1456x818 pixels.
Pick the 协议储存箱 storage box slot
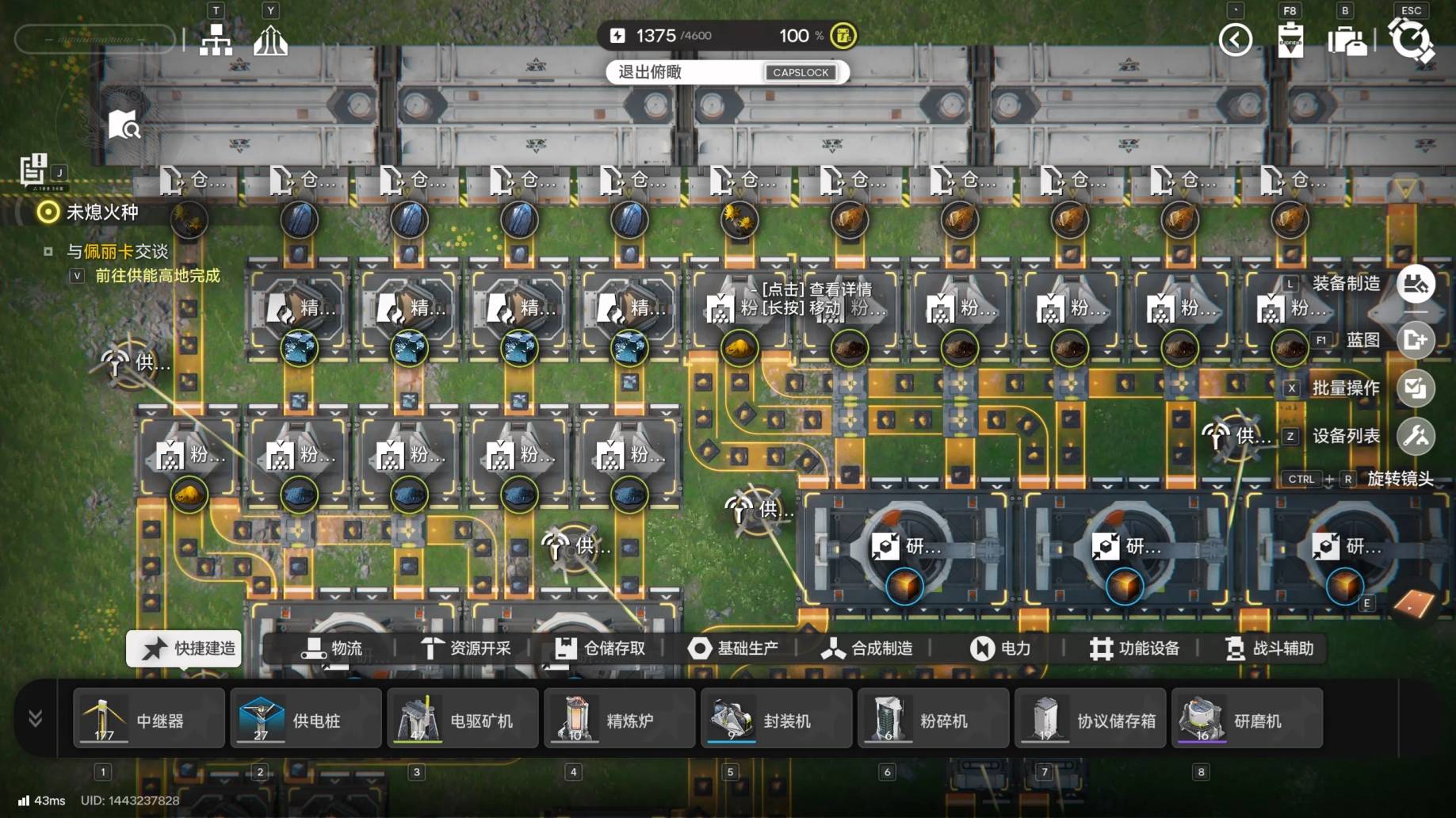pos(1090,719)
